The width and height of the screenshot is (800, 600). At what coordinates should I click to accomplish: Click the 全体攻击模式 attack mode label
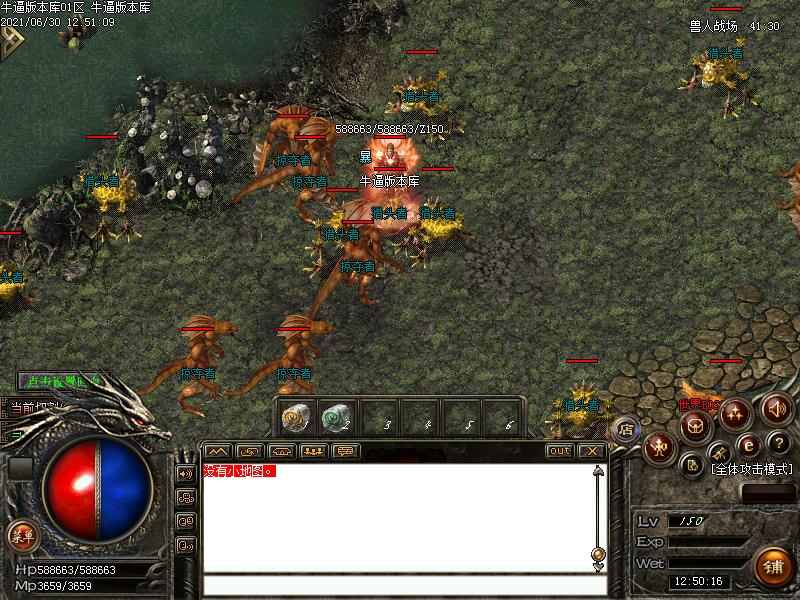(x=752, y=469)
